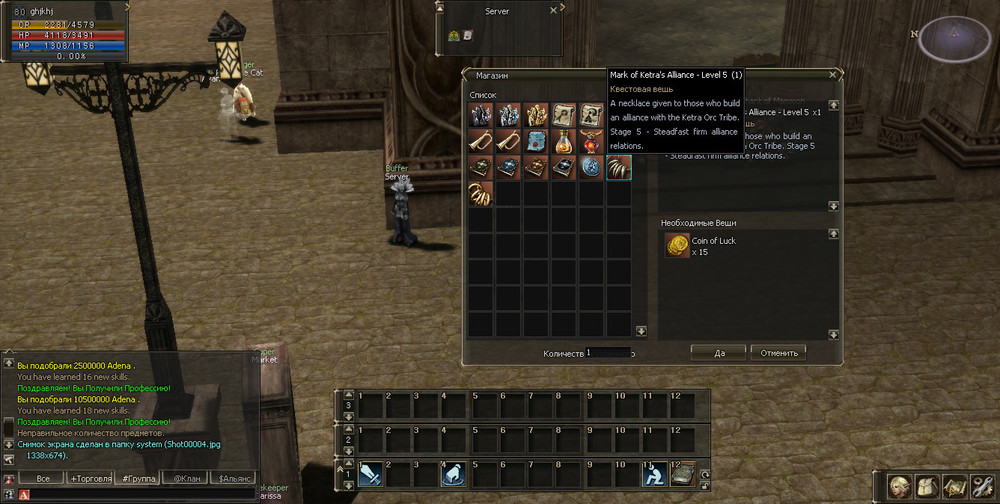Switch to the #Группа chat tab
Image resolution: width=1000 pixels, height=504 pixels.
click(x=136, y=479)
